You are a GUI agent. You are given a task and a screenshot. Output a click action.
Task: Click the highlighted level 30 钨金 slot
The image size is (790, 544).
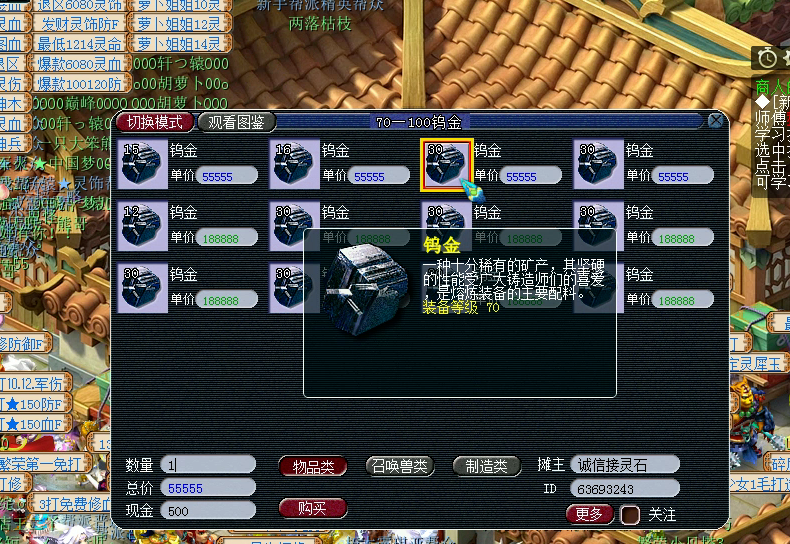[x=446, y=164]
